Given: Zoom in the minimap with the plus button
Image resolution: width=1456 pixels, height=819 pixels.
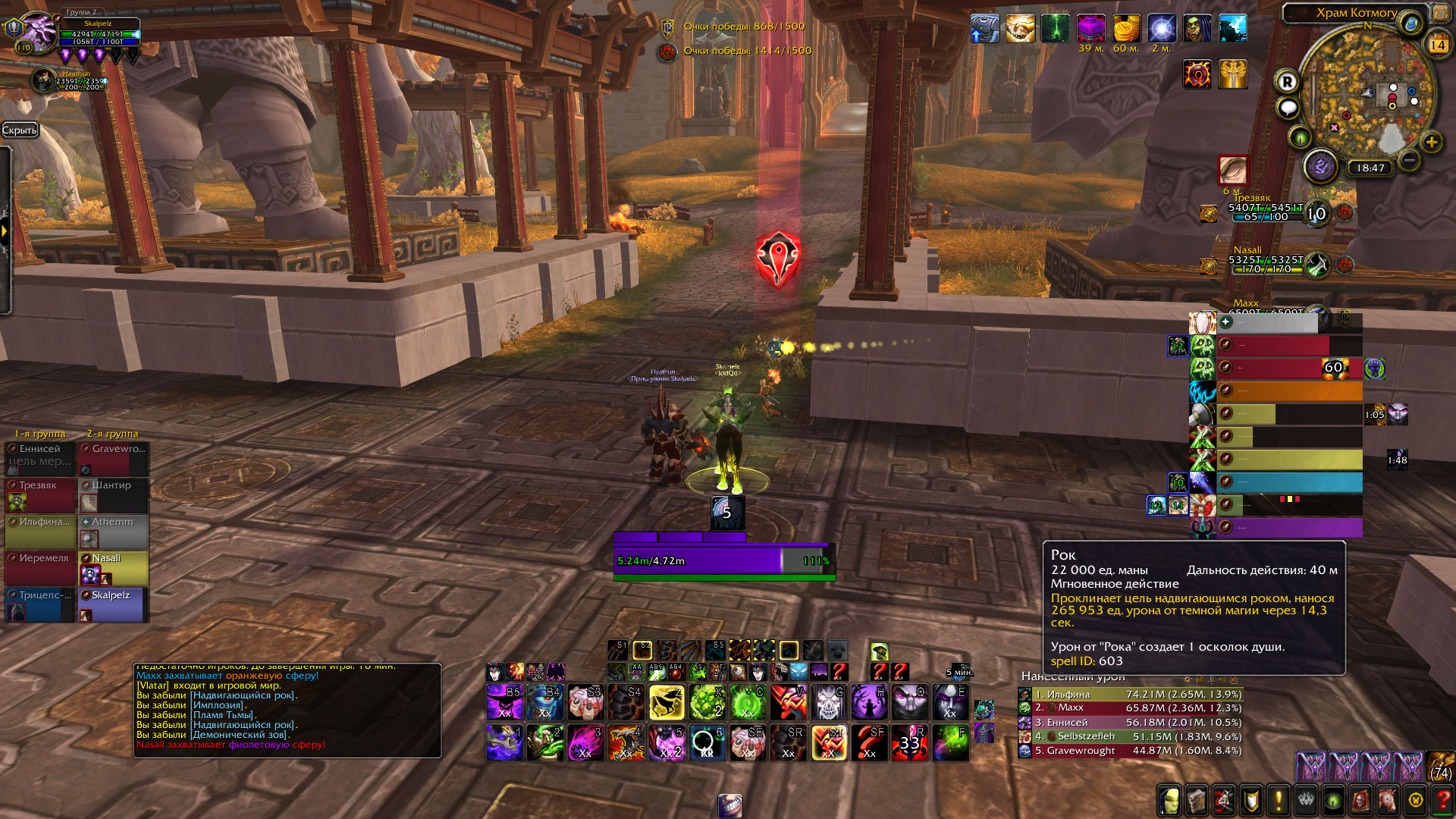Looking at the screenshot, I should tap(1431, 142).
